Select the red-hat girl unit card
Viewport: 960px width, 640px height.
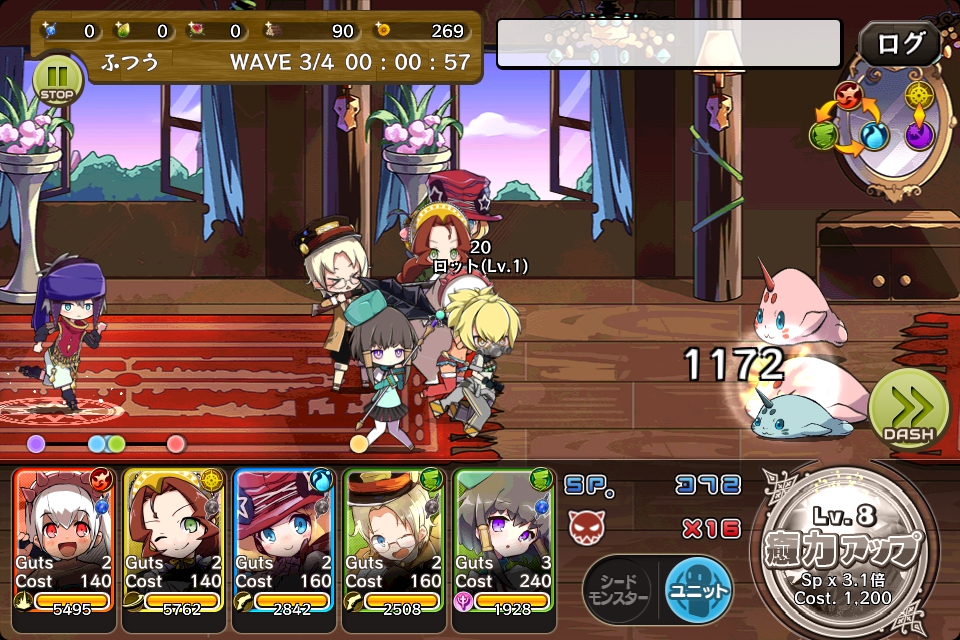pyautogui.click(x=284, y=538)
